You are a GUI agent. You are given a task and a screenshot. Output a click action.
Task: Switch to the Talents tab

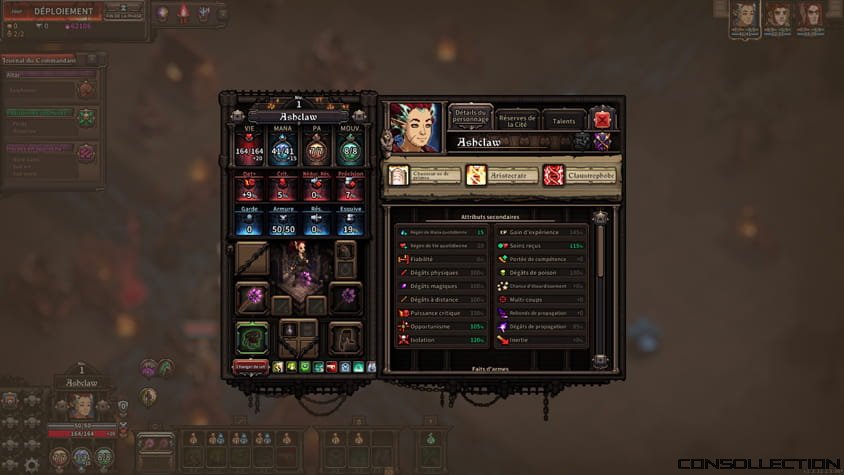pos(563,120)
